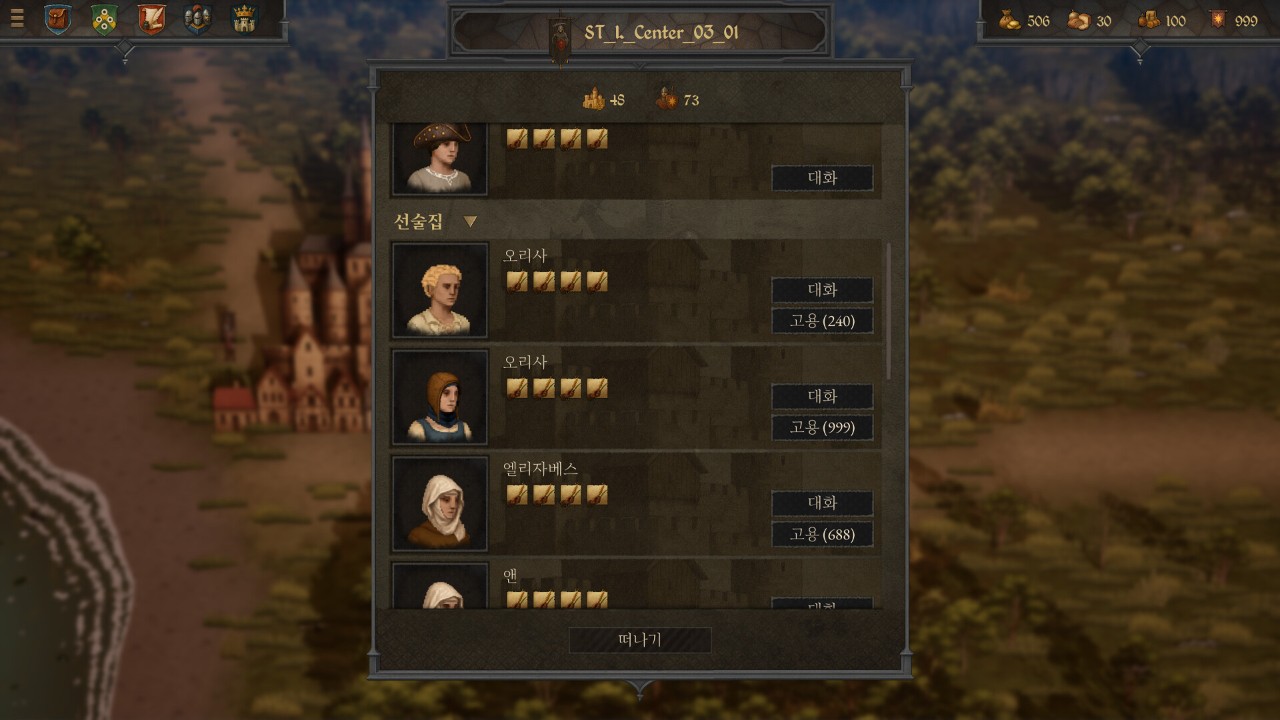Select 엘리자베스's white-veiled portrait
Viewport: 1280px width, 720px height.
click(x=440, y=504)
